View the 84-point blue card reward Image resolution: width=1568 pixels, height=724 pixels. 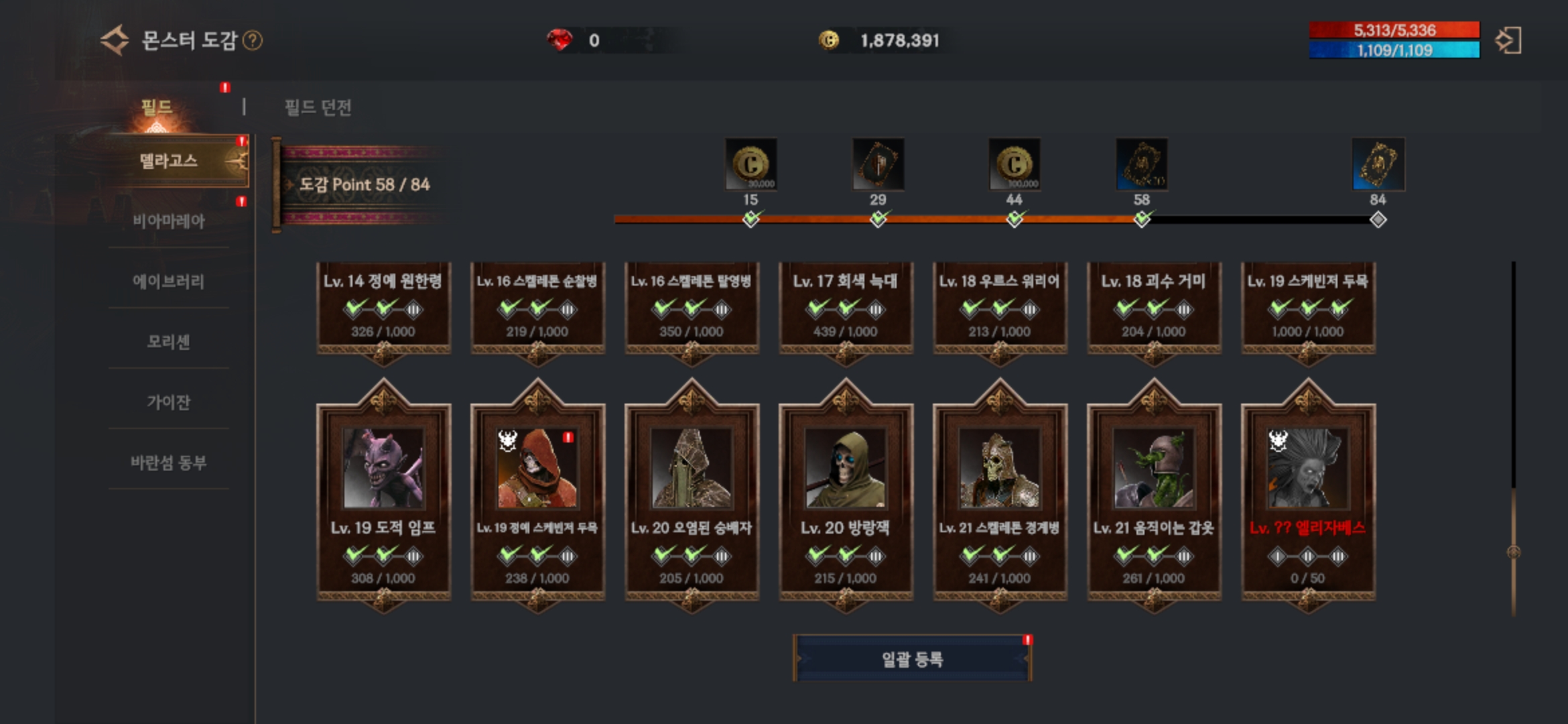point(1378,164)
